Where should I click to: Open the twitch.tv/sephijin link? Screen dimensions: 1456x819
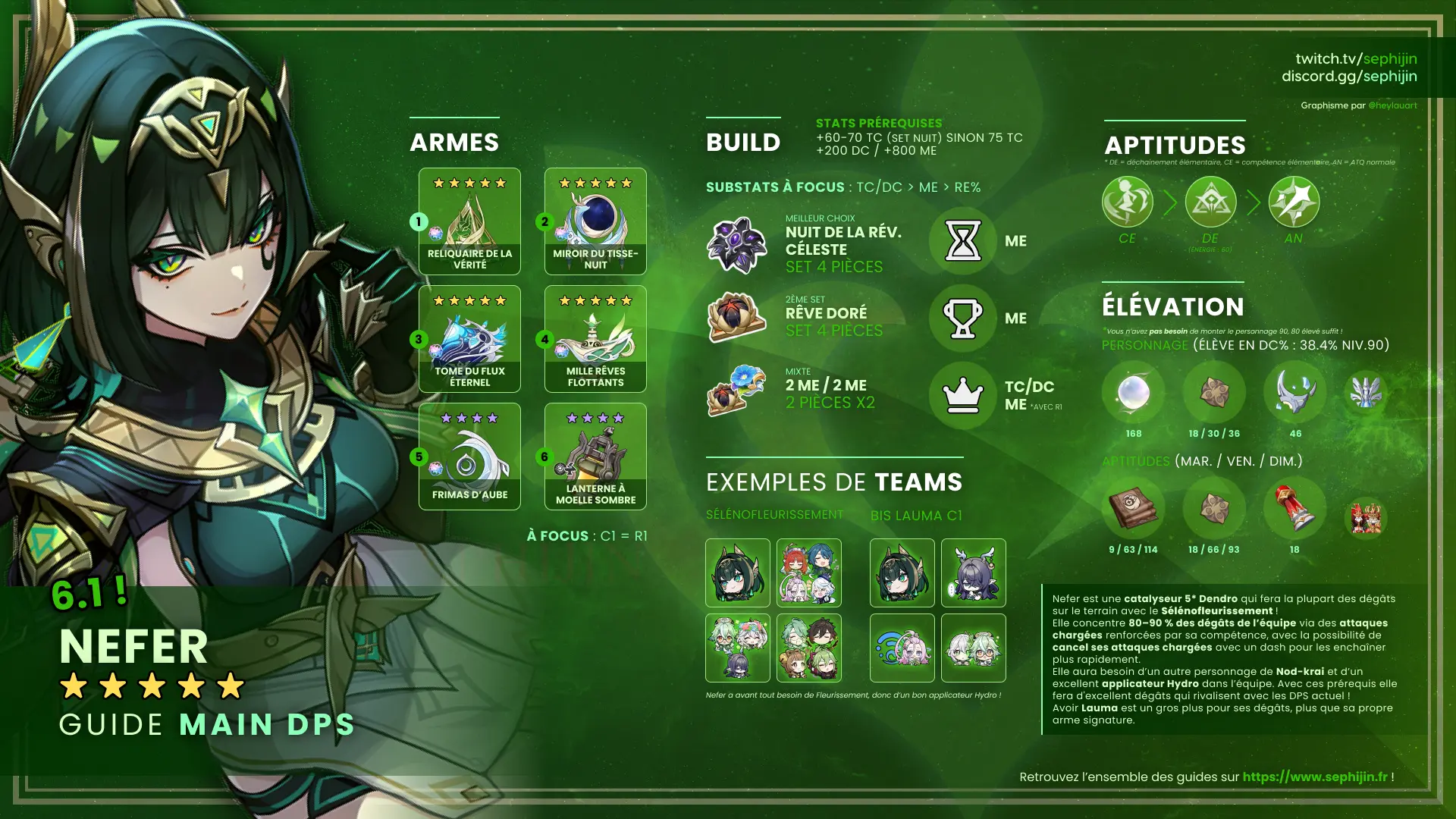coord(1356,58)
